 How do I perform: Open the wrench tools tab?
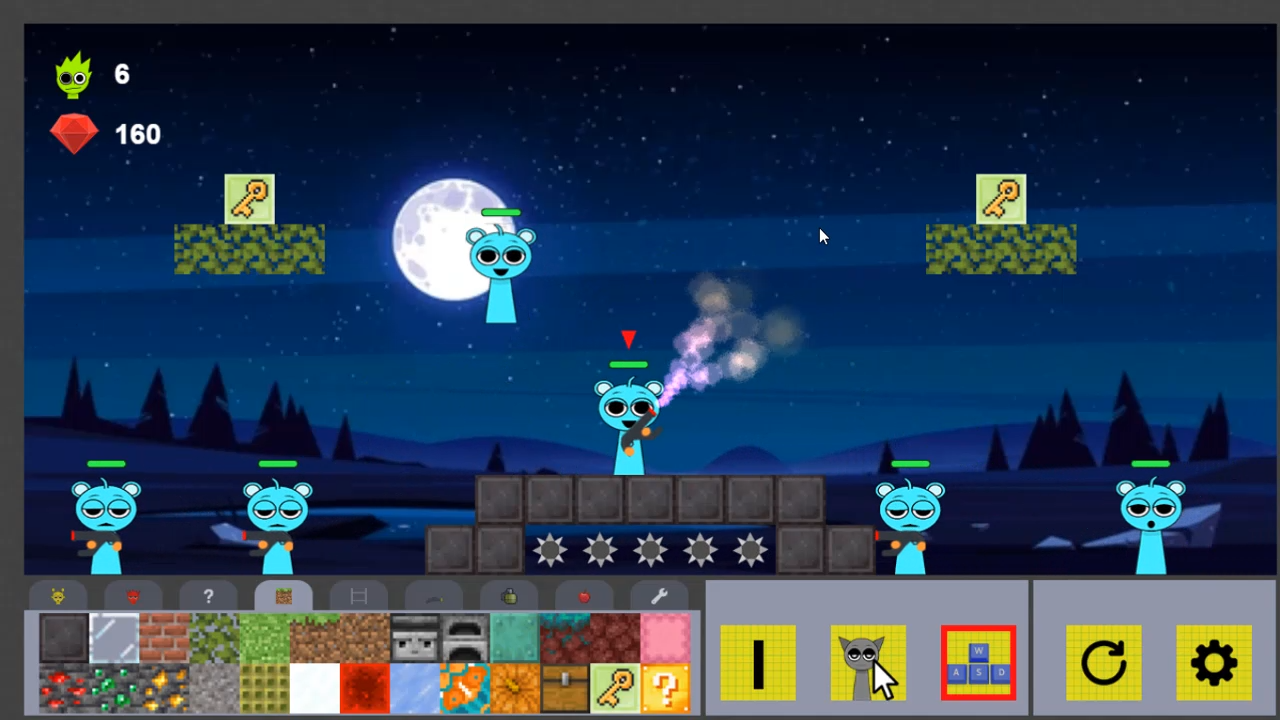pyautogui.click(x=657, y=596)
